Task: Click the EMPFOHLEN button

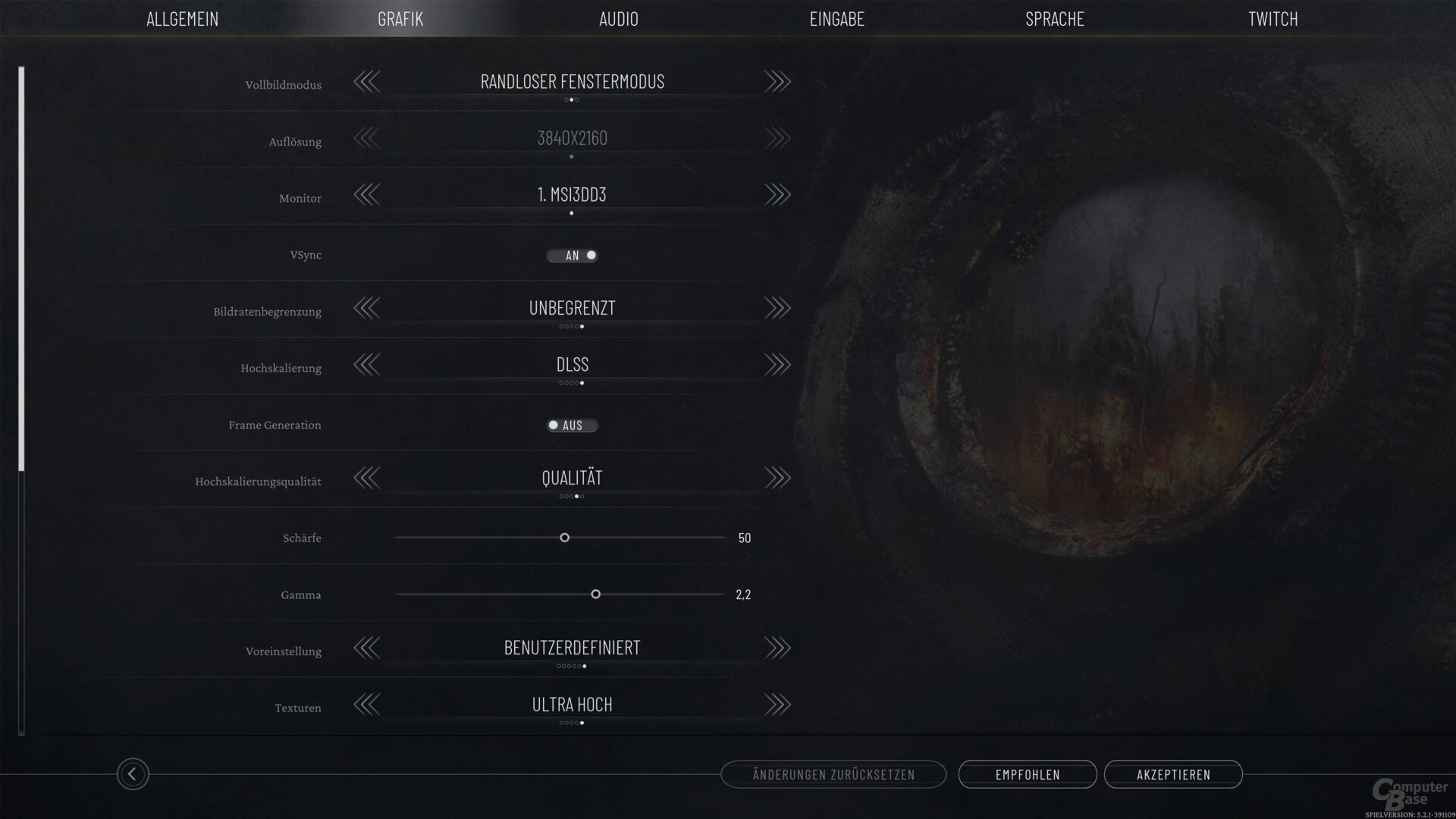Action: point(1028,774)
